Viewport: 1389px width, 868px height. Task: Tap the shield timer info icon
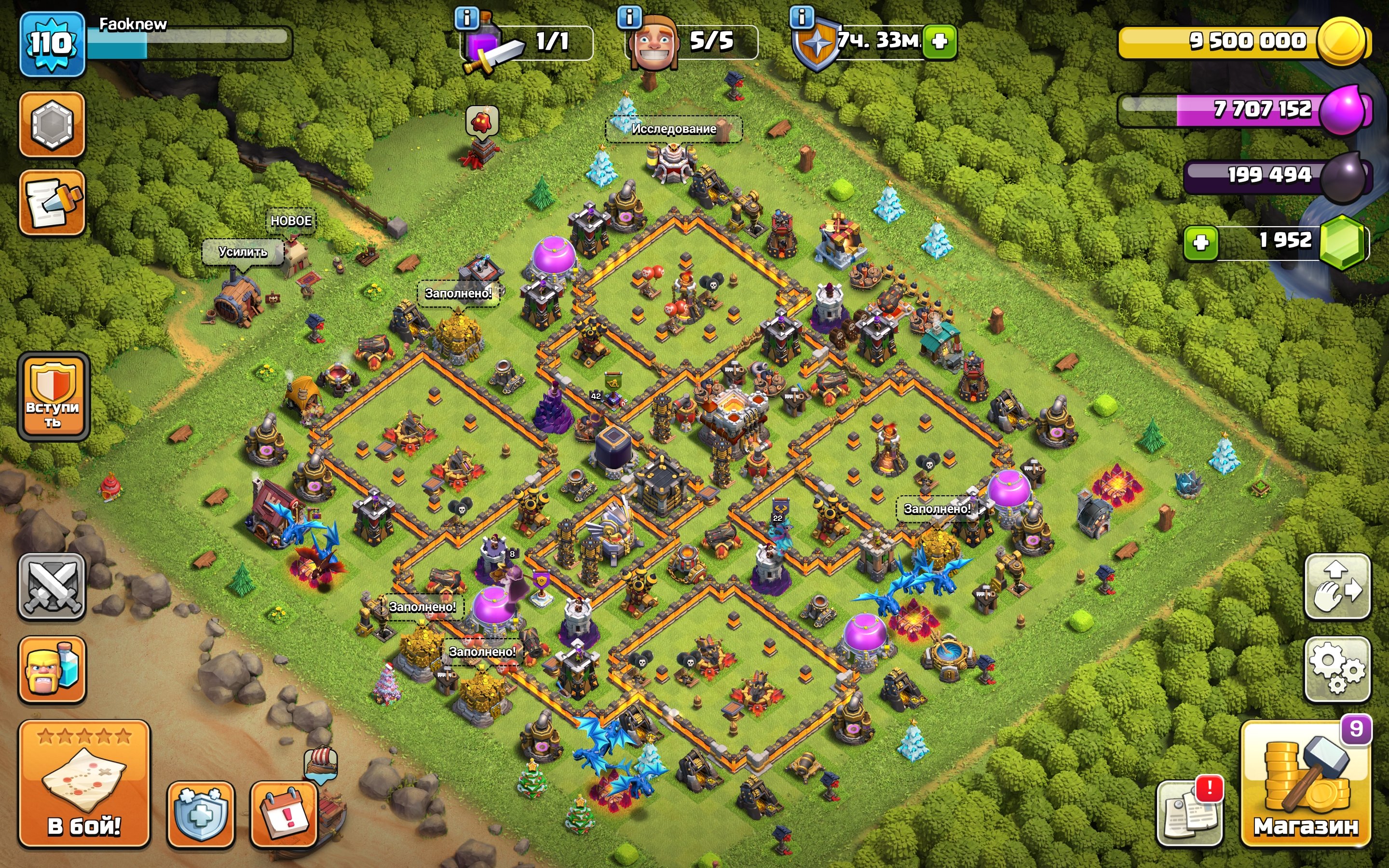802,17
